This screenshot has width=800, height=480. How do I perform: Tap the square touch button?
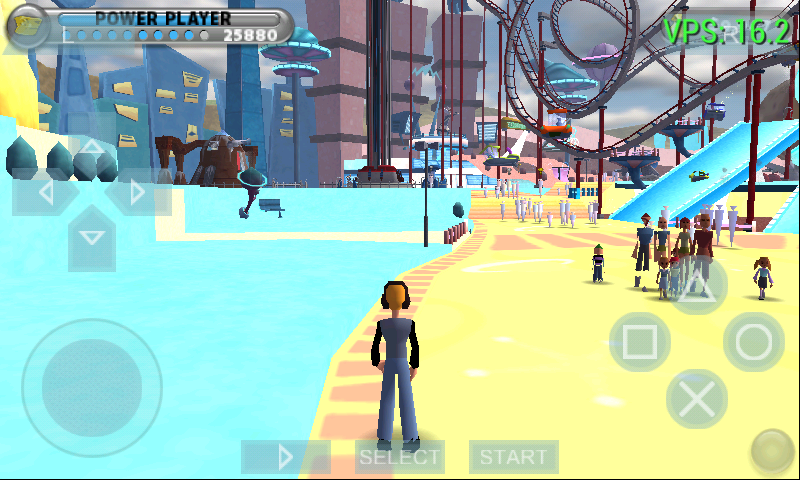pyautogui.click(x=640, y=342)
